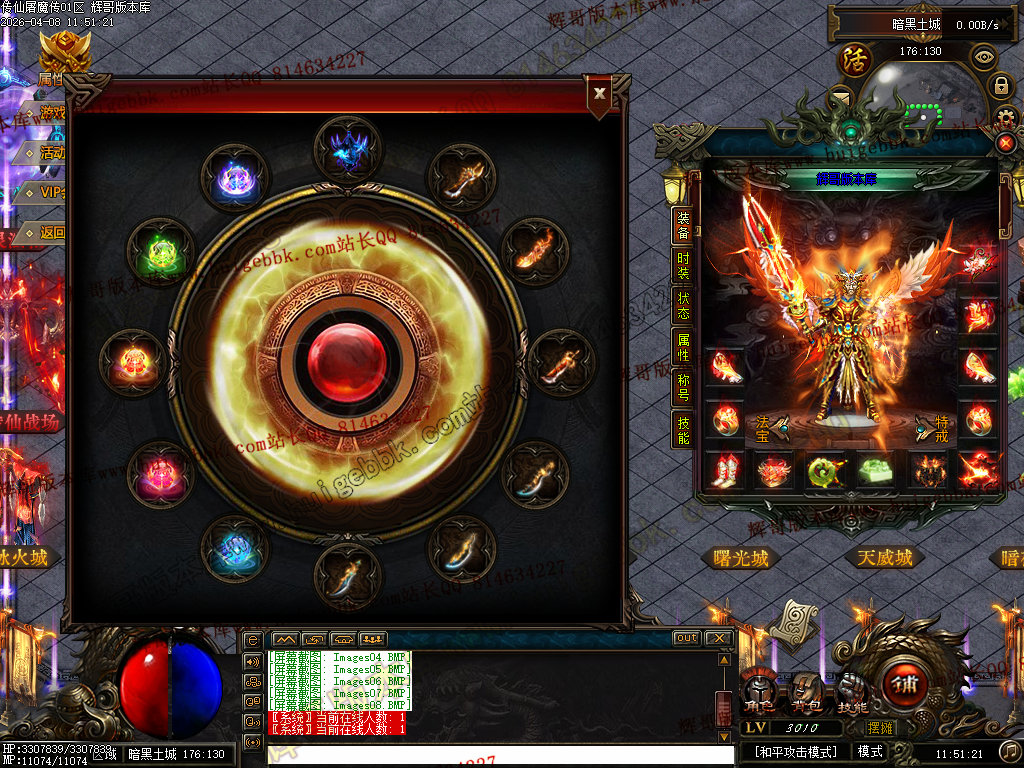Toggle the music note sound button
Screen dimensions: 1024x768
[x=1010, y=751]
